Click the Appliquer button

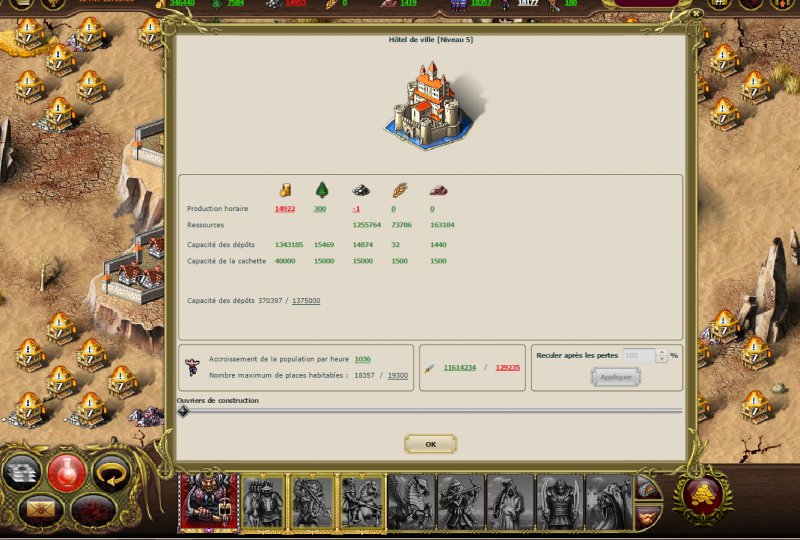(x=616, y=376)
